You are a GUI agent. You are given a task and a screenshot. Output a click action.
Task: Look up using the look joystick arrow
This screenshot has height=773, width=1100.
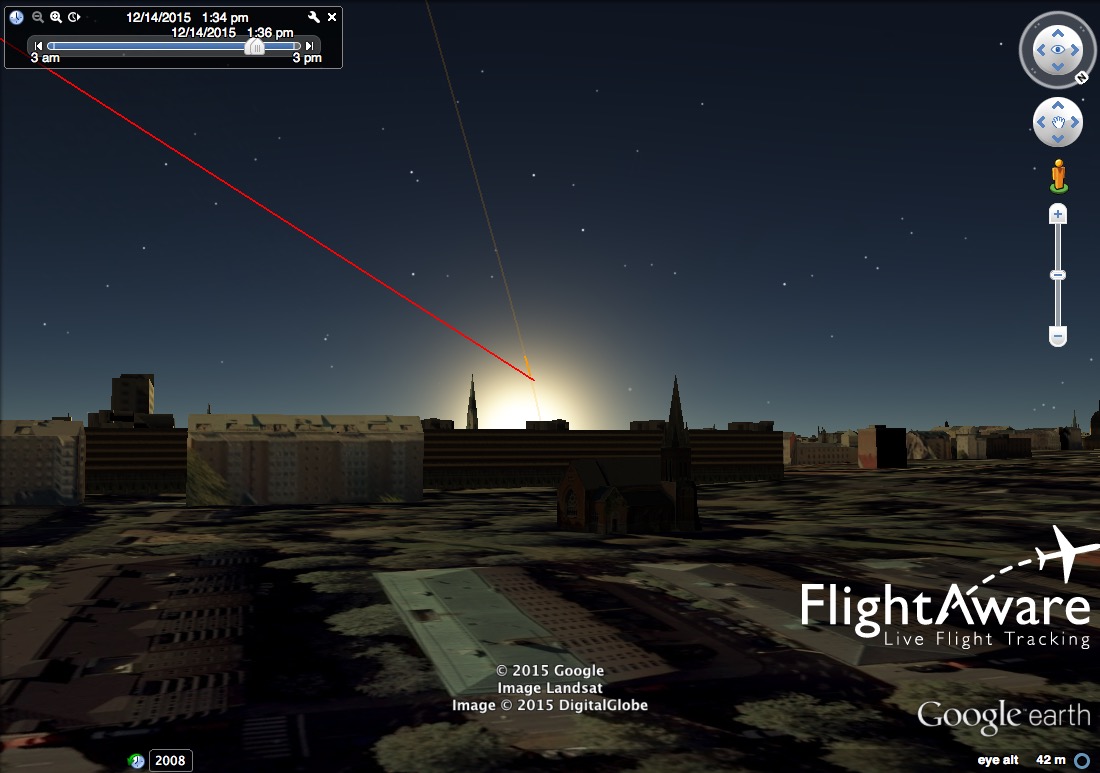(x=1057, y=31)
